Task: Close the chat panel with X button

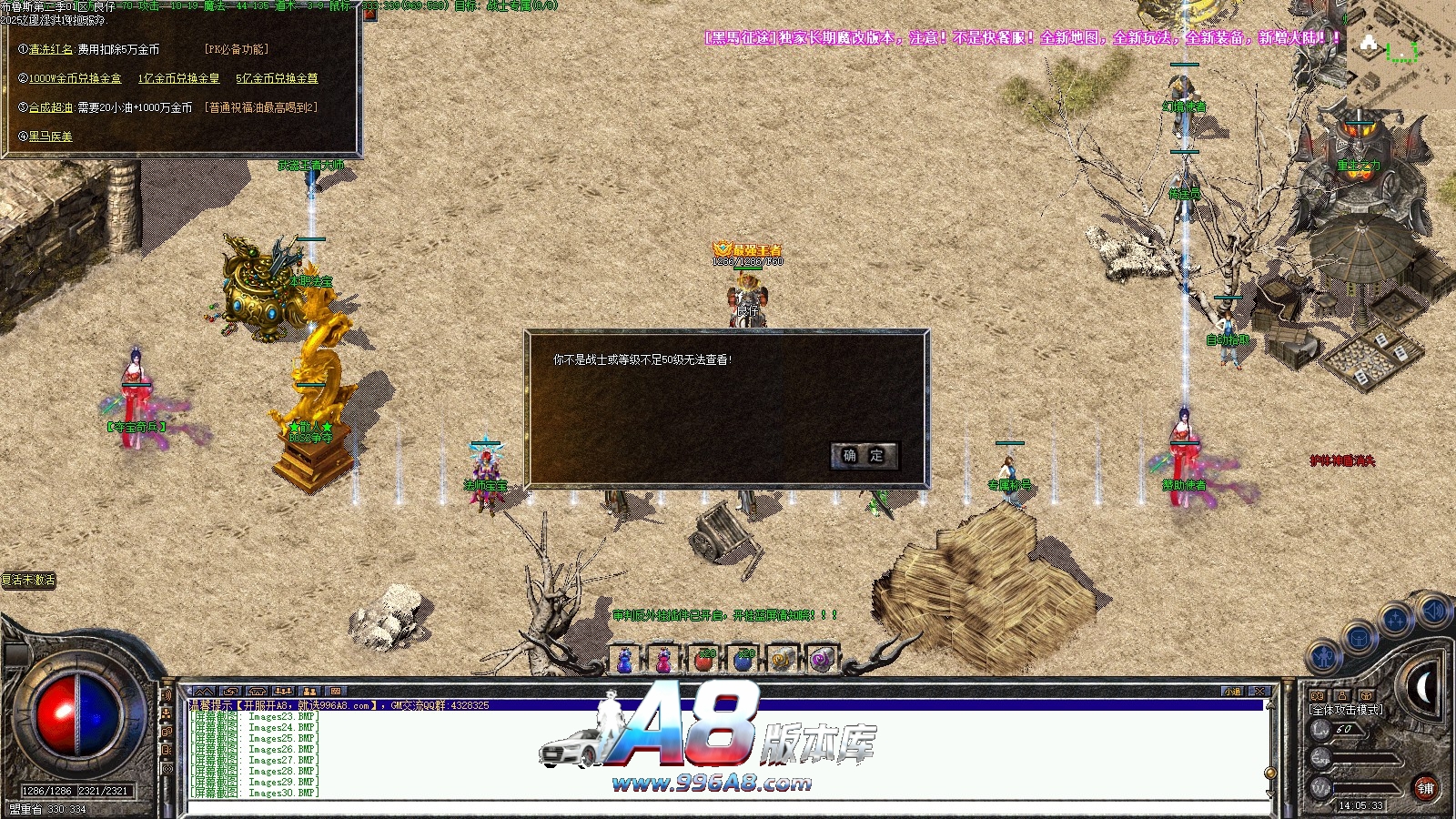Action: (1259, 692)
